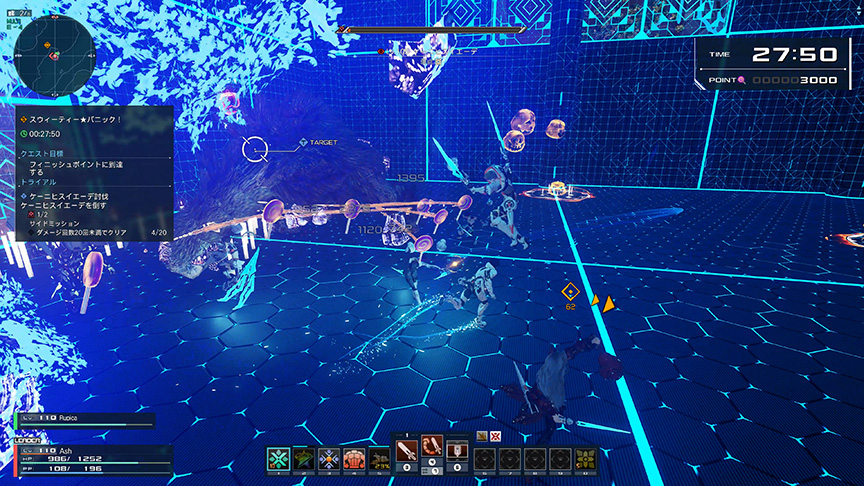Select Ash's player status panel
This screenshot has width=864, height=486.
(90, 458)
